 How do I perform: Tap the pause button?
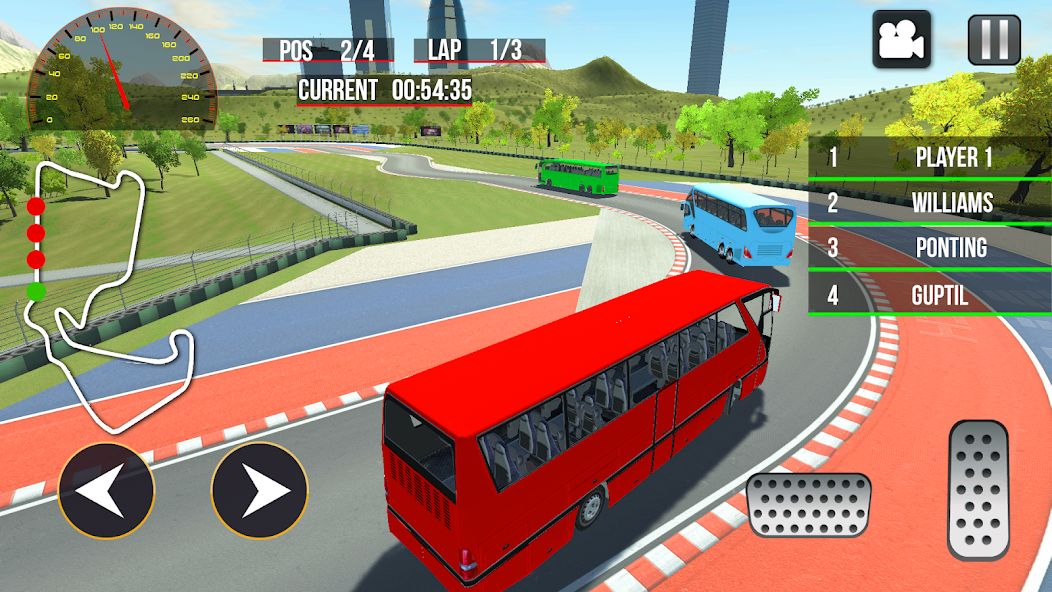tap(994, 39)
